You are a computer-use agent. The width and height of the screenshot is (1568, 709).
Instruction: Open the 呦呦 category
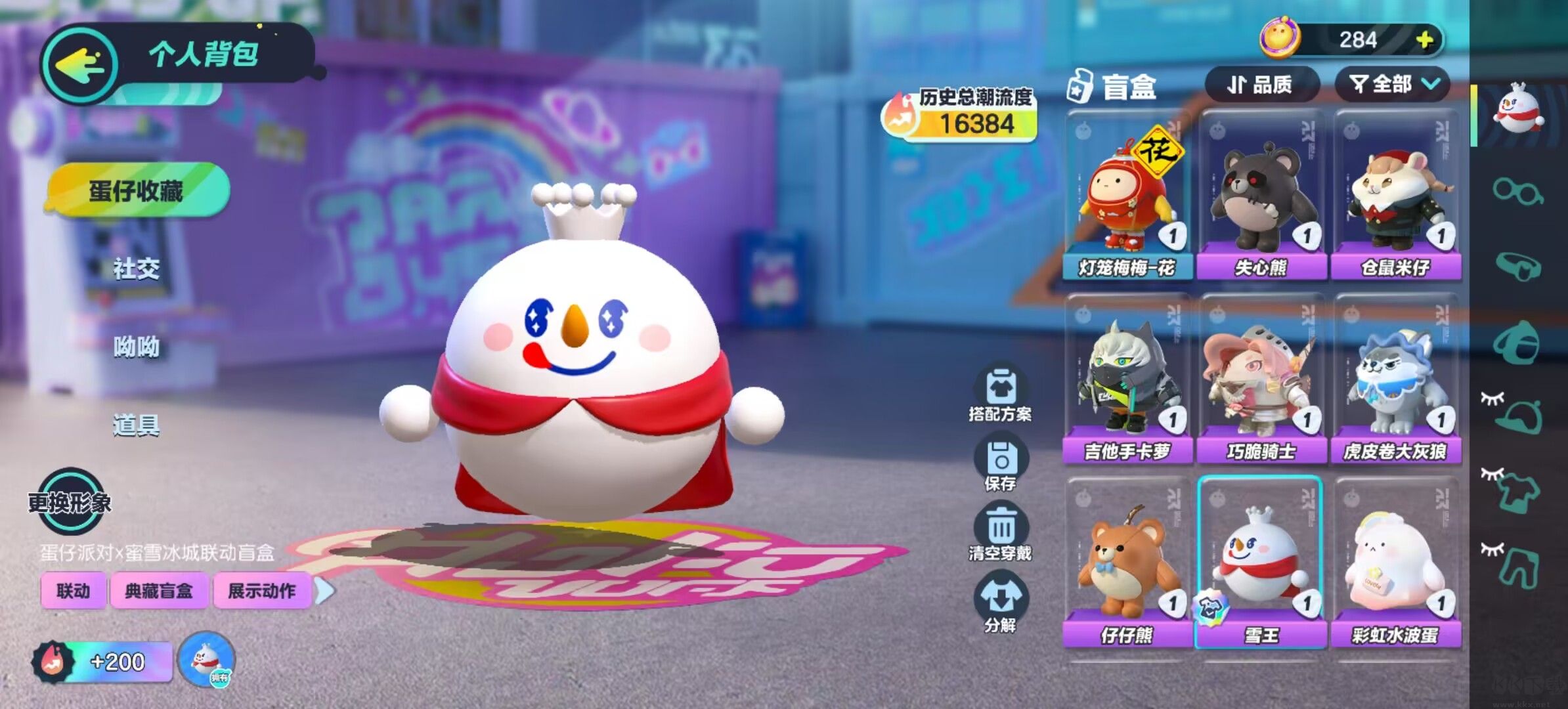(x=137, y=347)
